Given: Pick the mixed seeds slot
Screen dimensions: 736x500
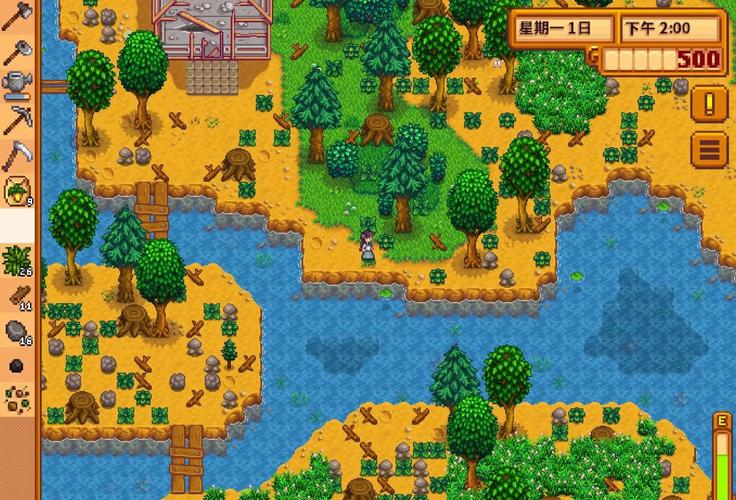Looking at the screenshot, I should [17, 400].
